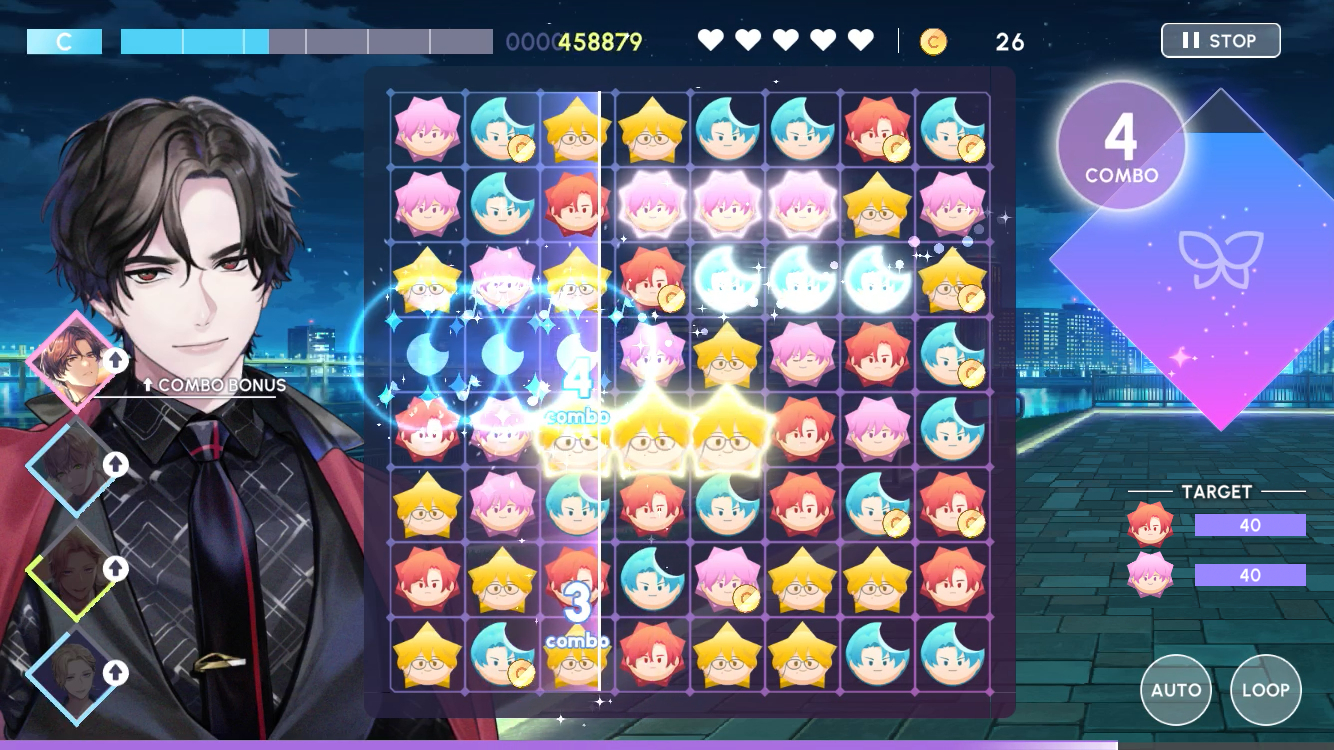Click the target count field showing 40
The width and height of the screenshot is (1334, 750).
(1250, 525)
